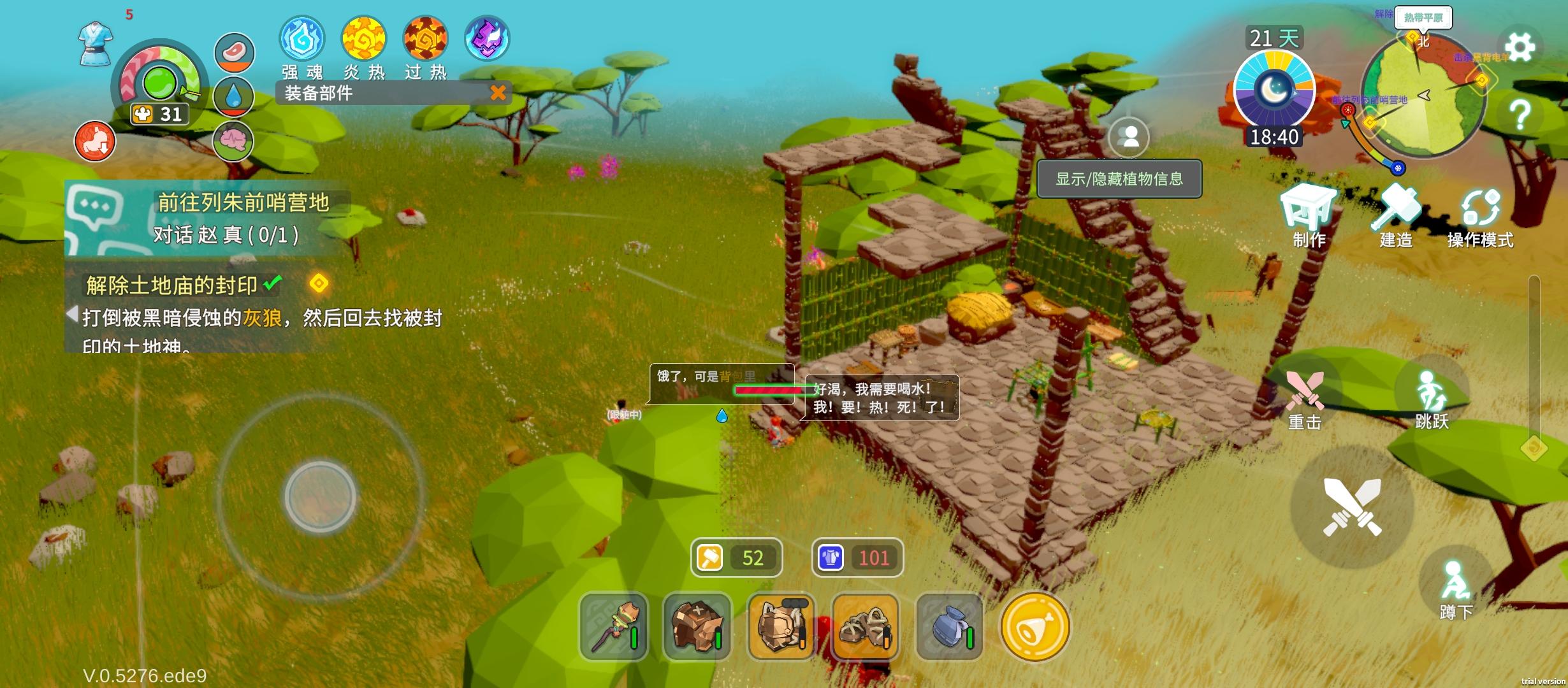Tap the 跳跃 jump button
1568x688 pixels.
coord(1431,395)
